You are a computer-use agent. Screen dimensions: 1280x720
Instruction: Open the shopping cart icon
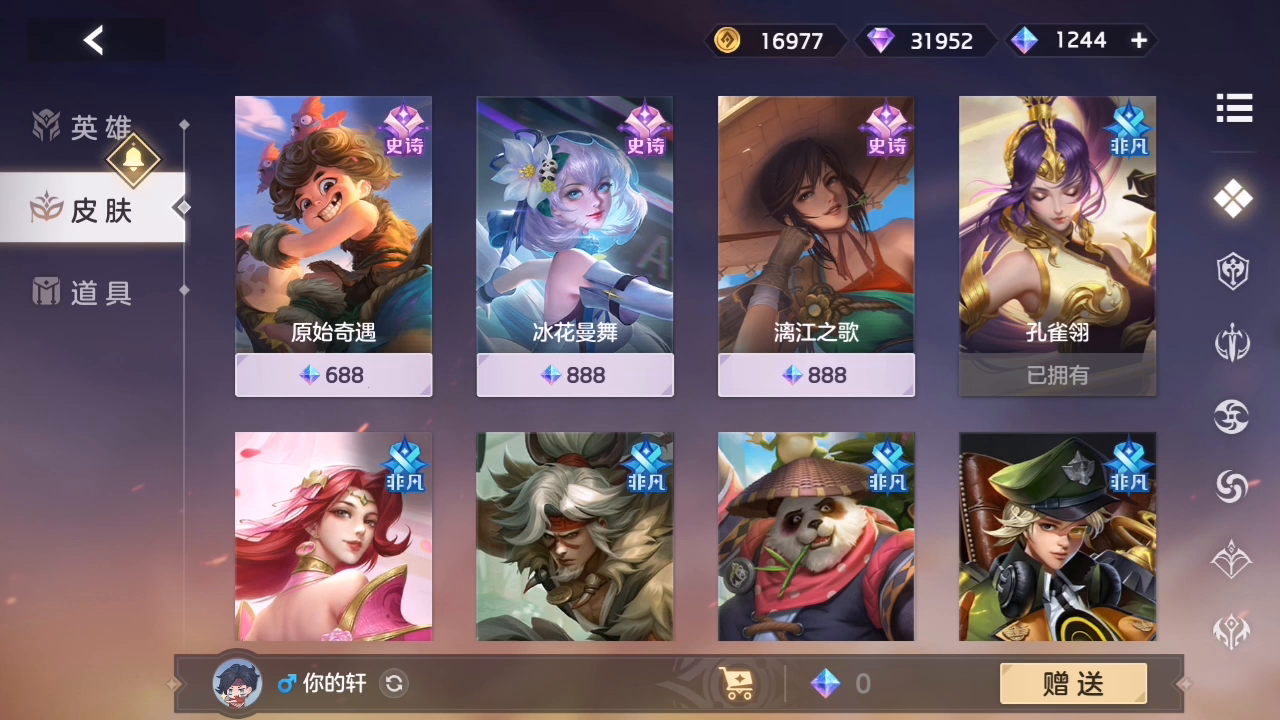click(x=737, y=684)
